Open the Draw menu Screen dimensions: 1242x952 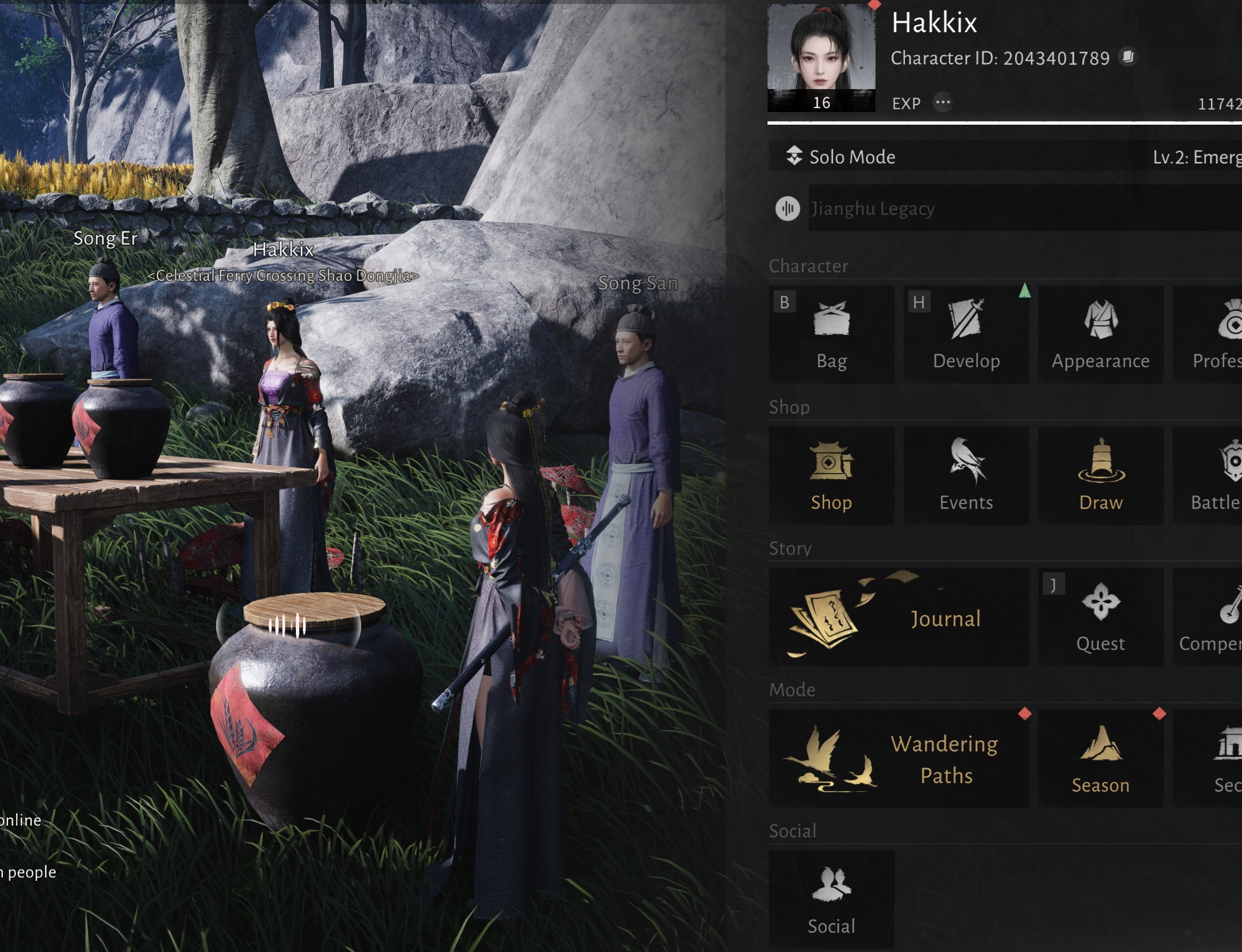coord(1100,476)
